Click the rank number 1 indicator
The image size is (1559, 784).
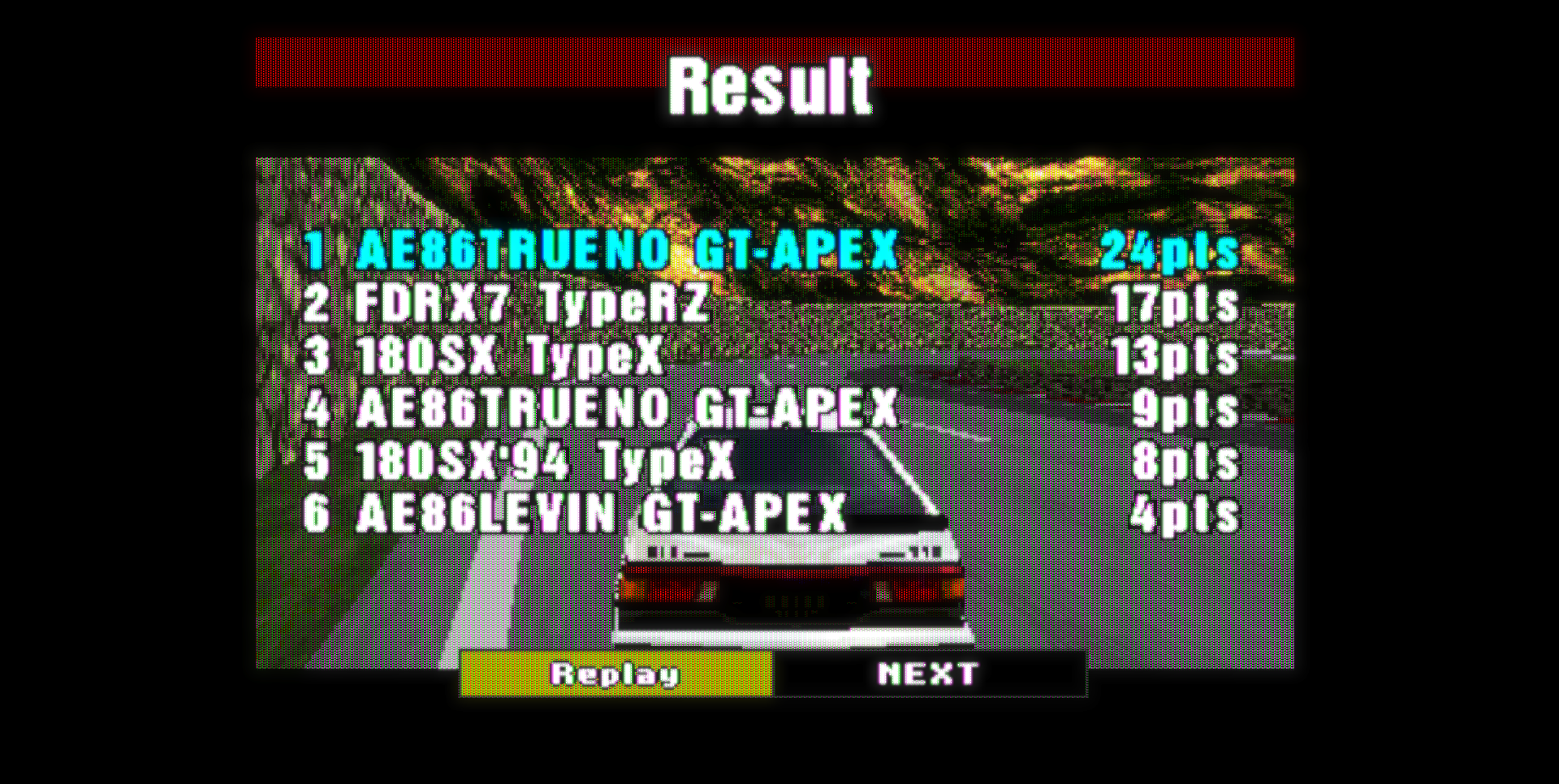[318, 252]
